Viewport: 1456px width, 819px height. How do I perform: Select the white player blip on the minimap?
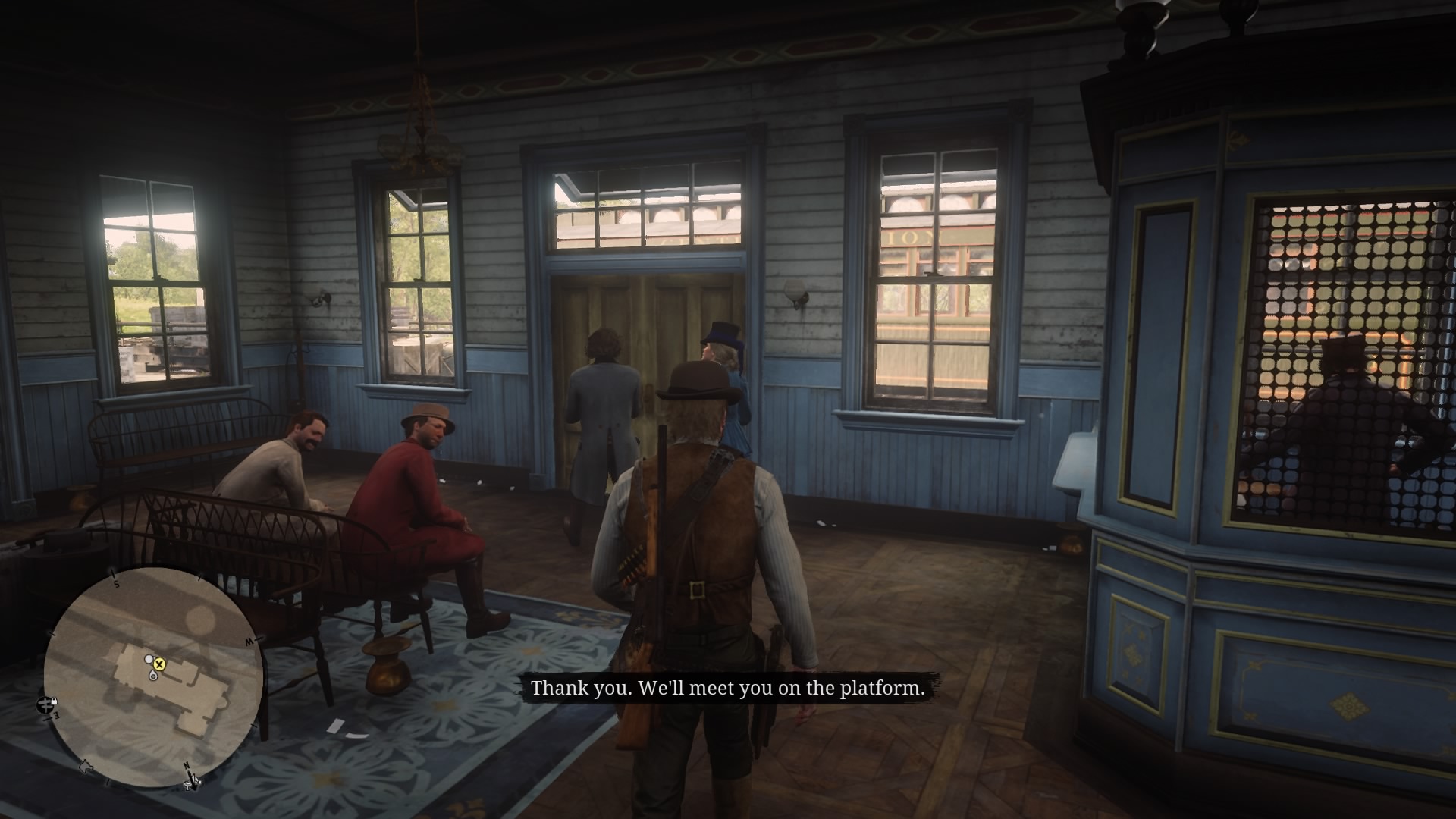pyautogui.click(x=149, y=659)
